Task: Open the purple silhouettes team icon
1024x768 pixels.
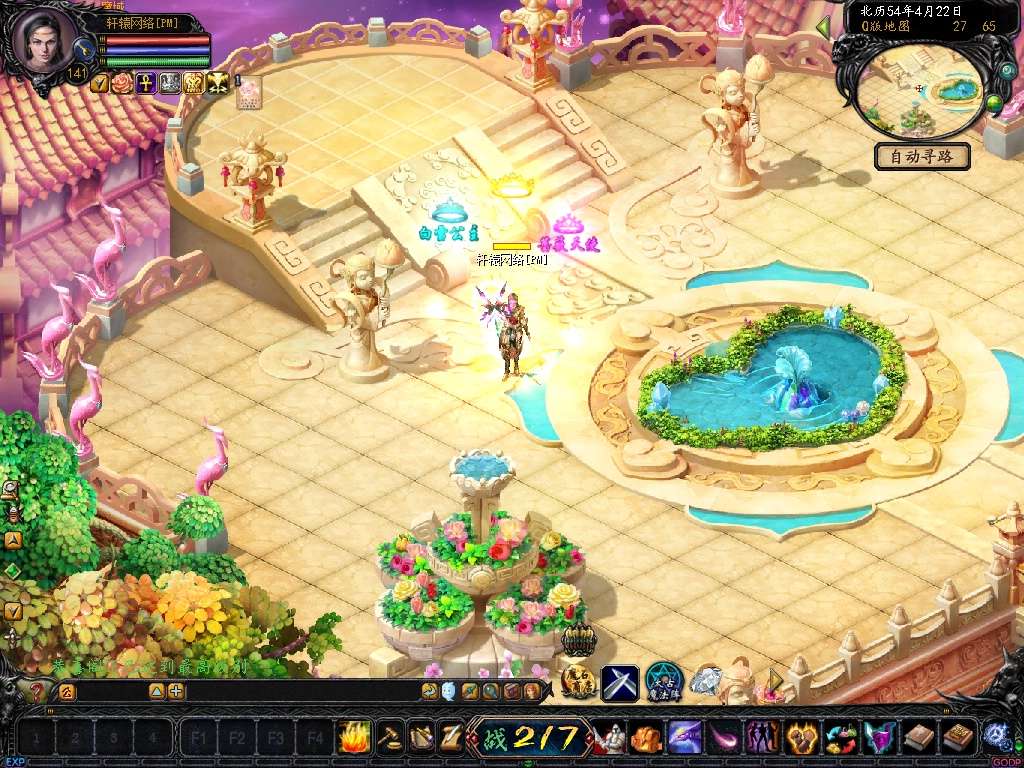Action: point(762,739)
